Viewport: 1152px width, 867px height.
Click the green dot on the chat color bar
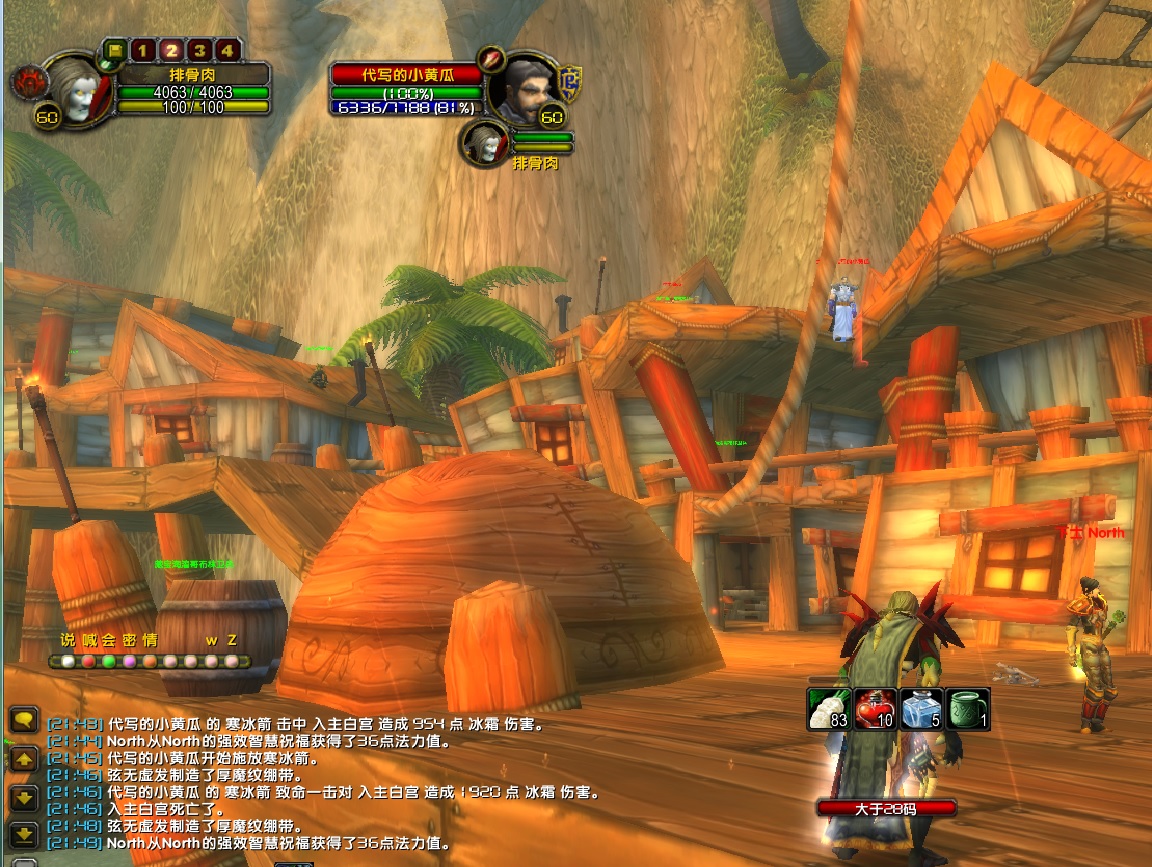point(109,661)
